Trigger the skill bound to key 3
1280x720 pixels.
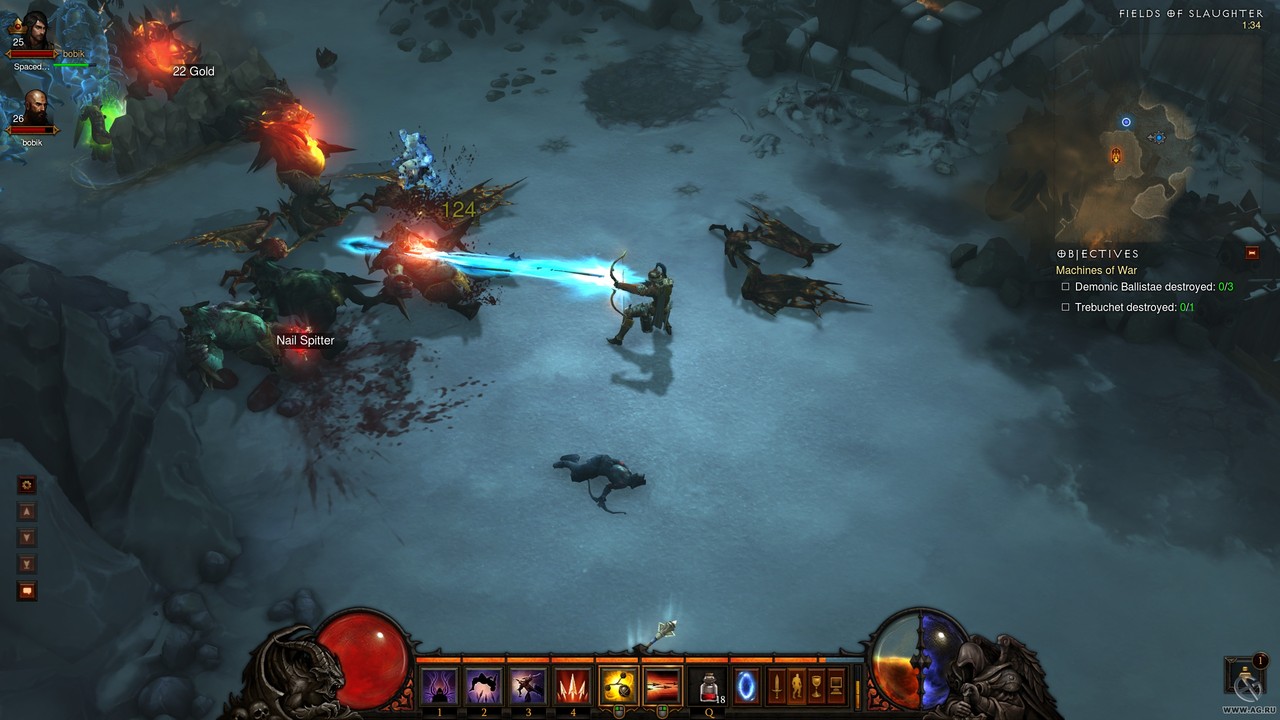pos(527,686)
